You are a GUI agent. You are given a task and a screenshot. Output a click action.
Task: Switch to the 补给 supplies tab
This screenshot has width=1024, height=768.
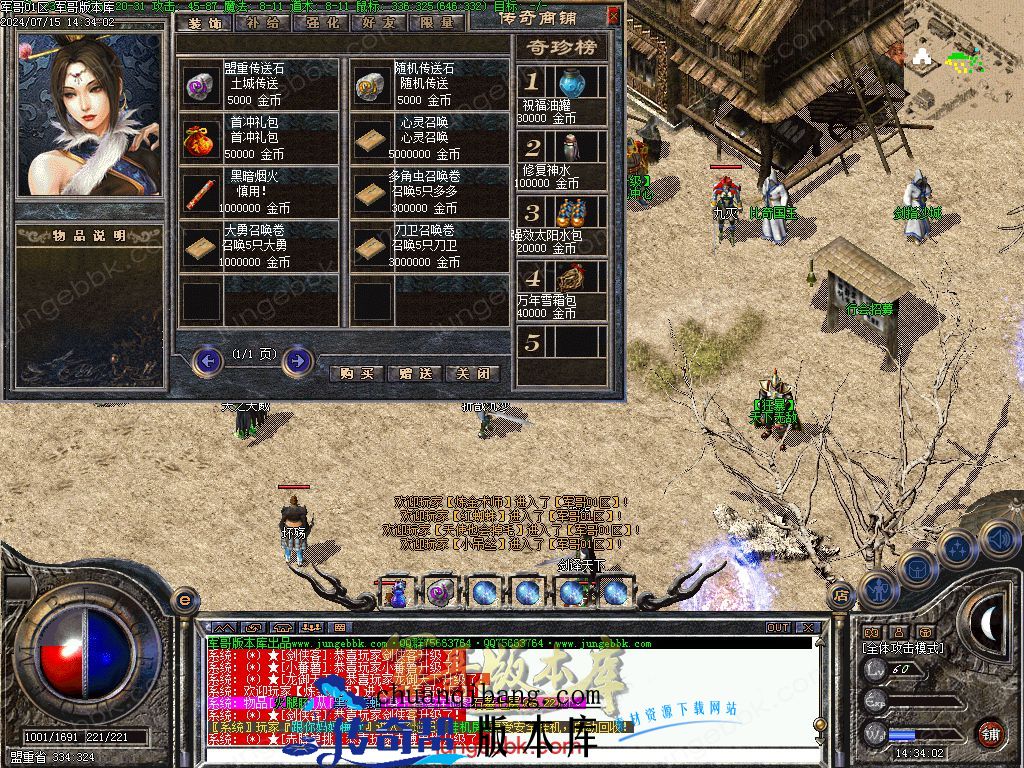[263, 22]
